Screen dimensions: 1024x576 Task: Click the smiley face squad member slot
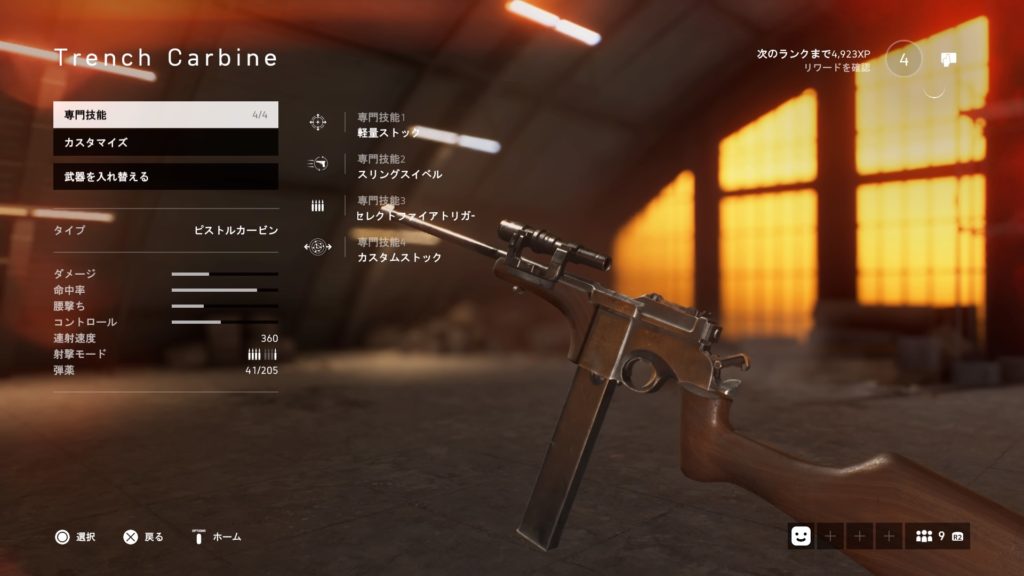800,537
